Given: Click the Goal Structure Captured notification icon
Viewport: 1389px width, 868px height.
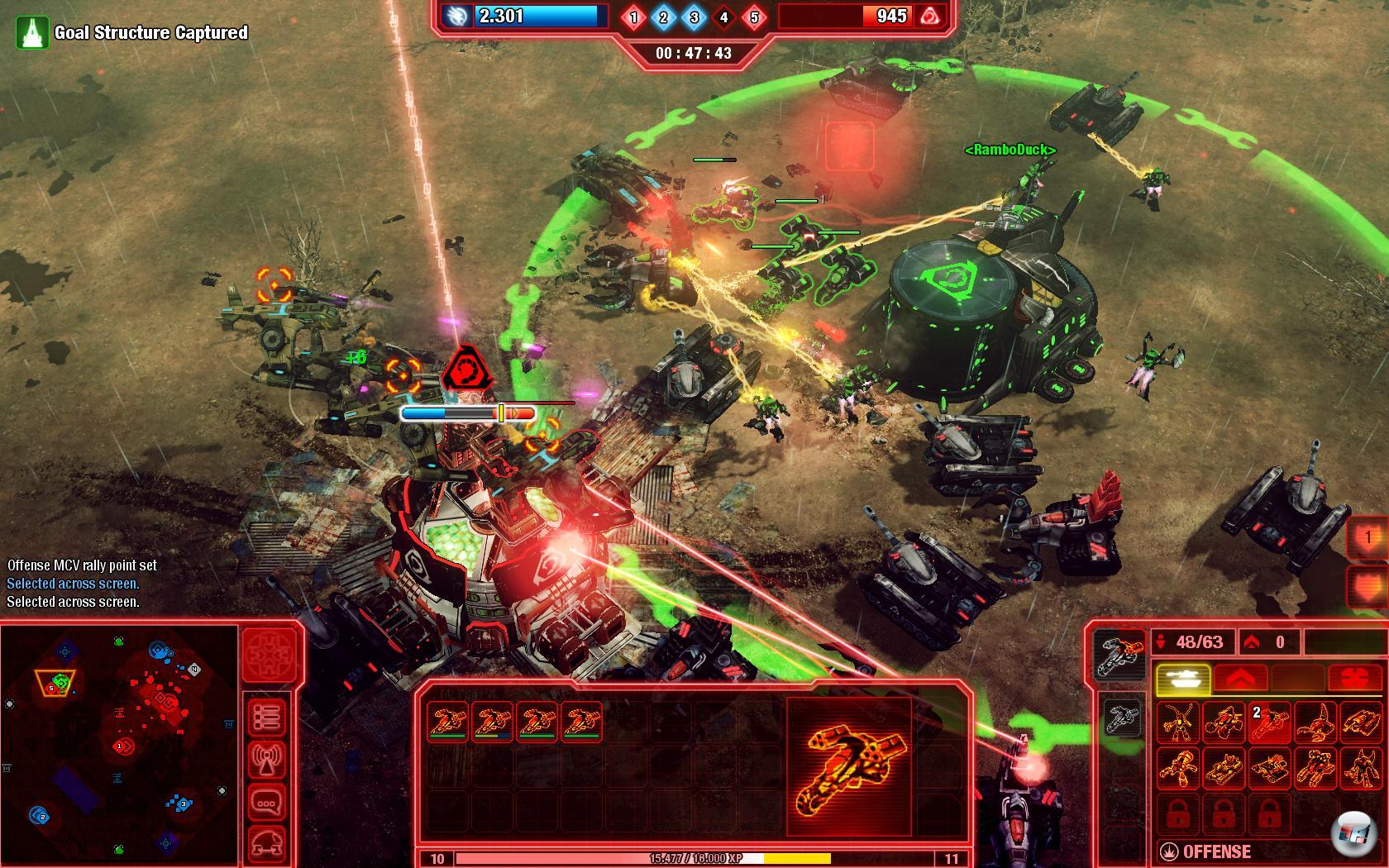Looking at the screenshot, I should tap(31, 32).
